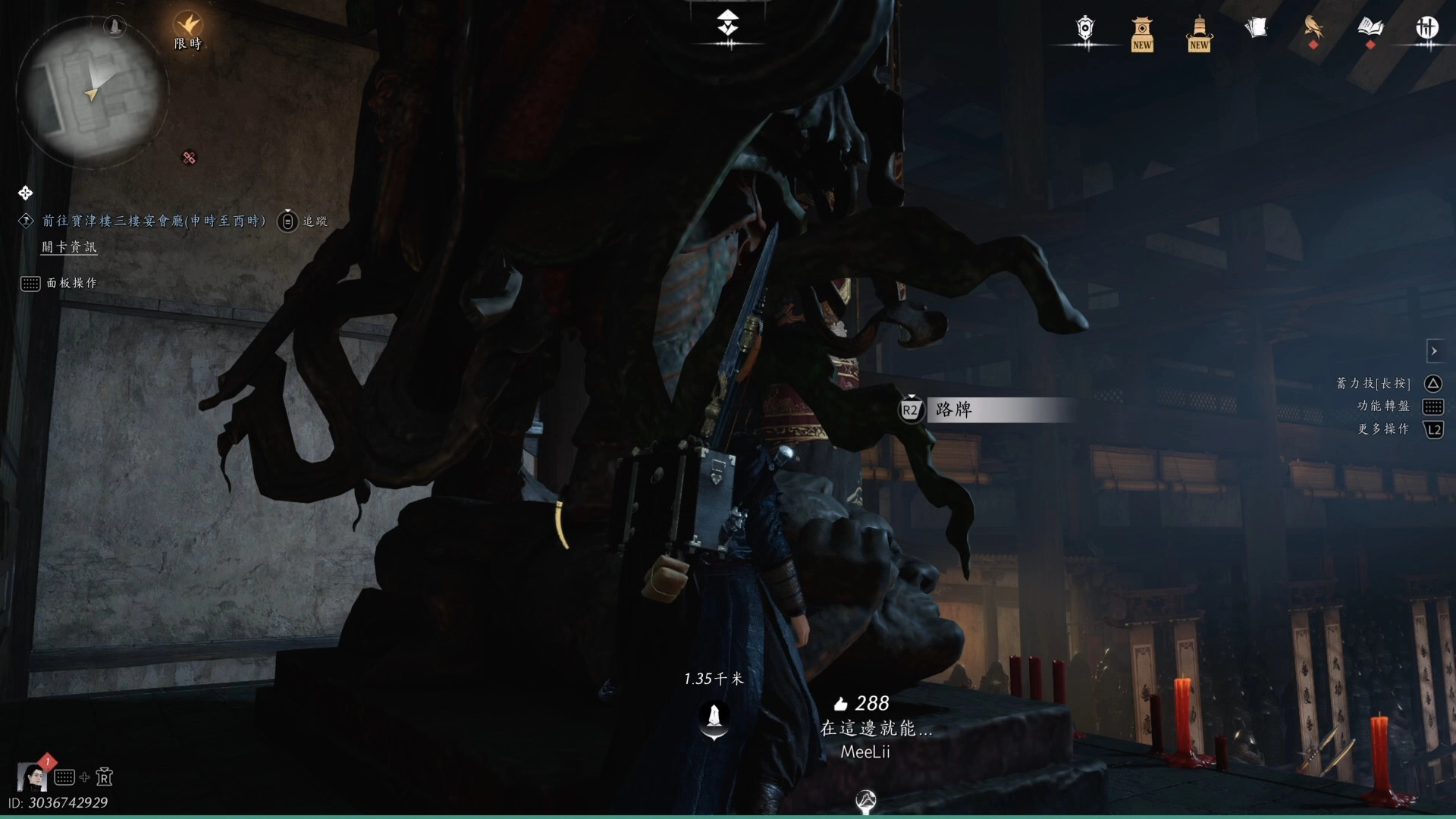This screenshot has width=1456, height=819.
Task: Open the golden bird 限時 limited-time event
Action: tap(187, 27)
